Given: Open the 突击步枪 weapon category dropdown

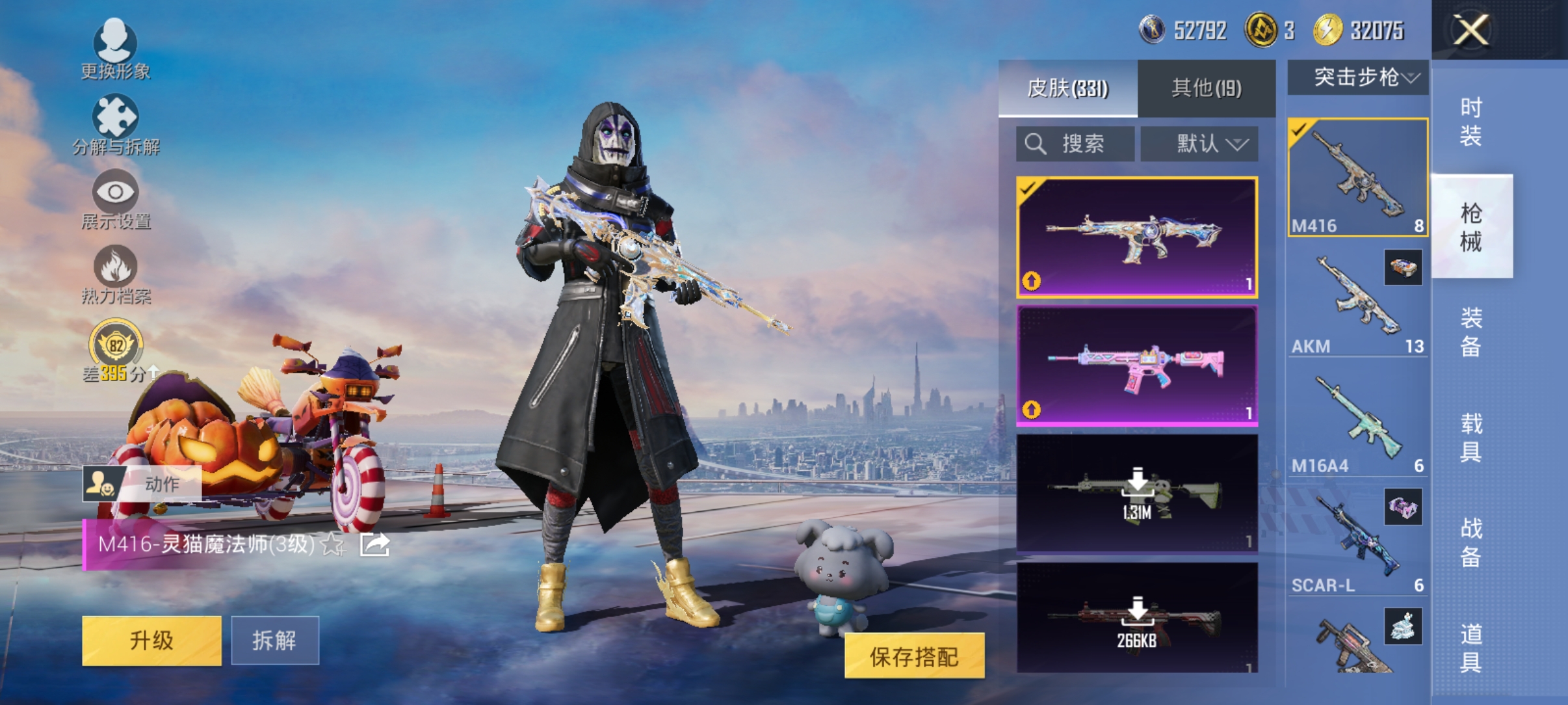Looking at the screenshot, I should click(x=1359, y=77).
